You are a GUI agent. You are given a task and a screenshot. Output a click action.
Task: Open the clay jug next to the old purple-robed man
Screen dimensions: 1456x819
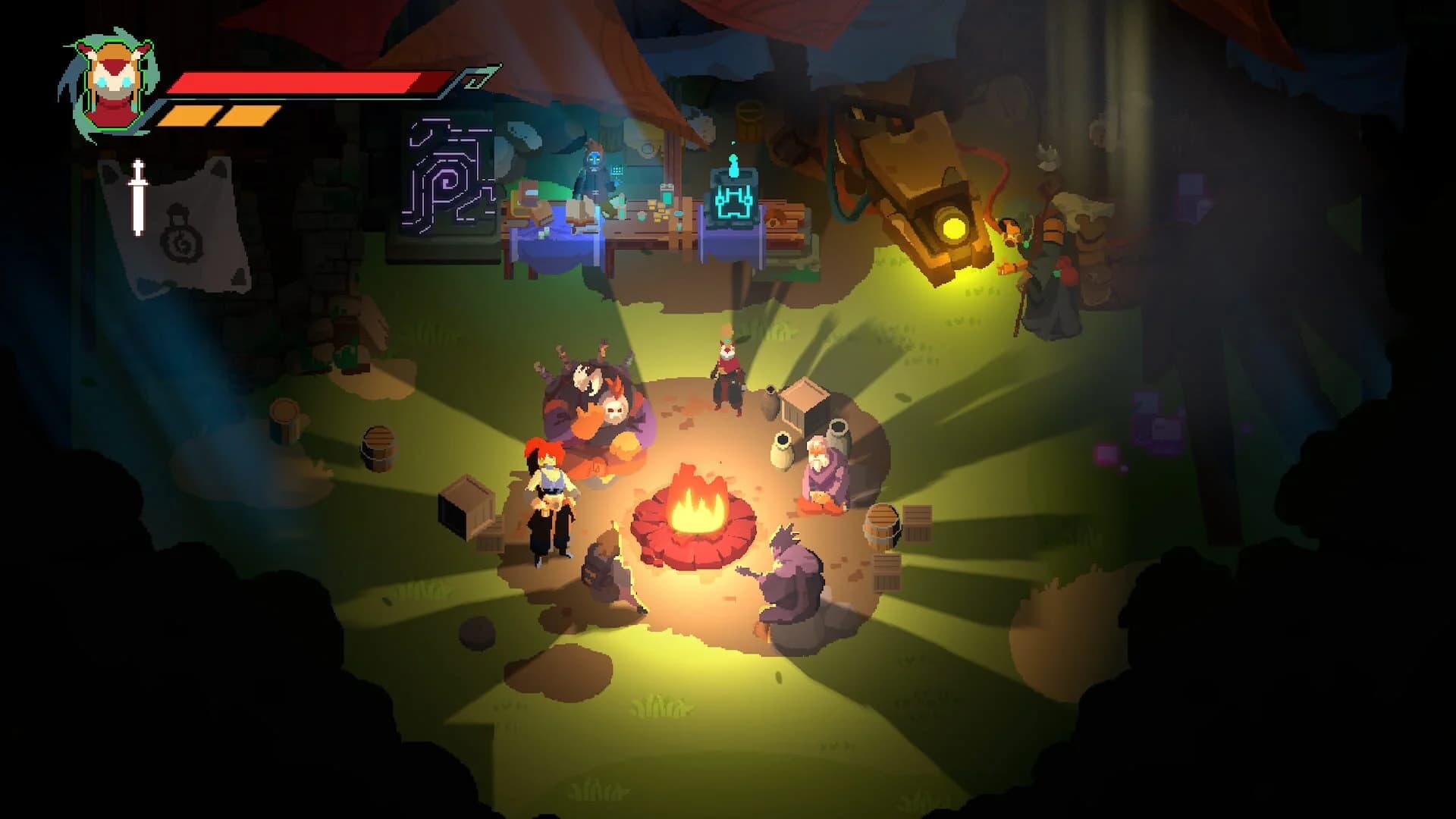click(x=783, y=449)
